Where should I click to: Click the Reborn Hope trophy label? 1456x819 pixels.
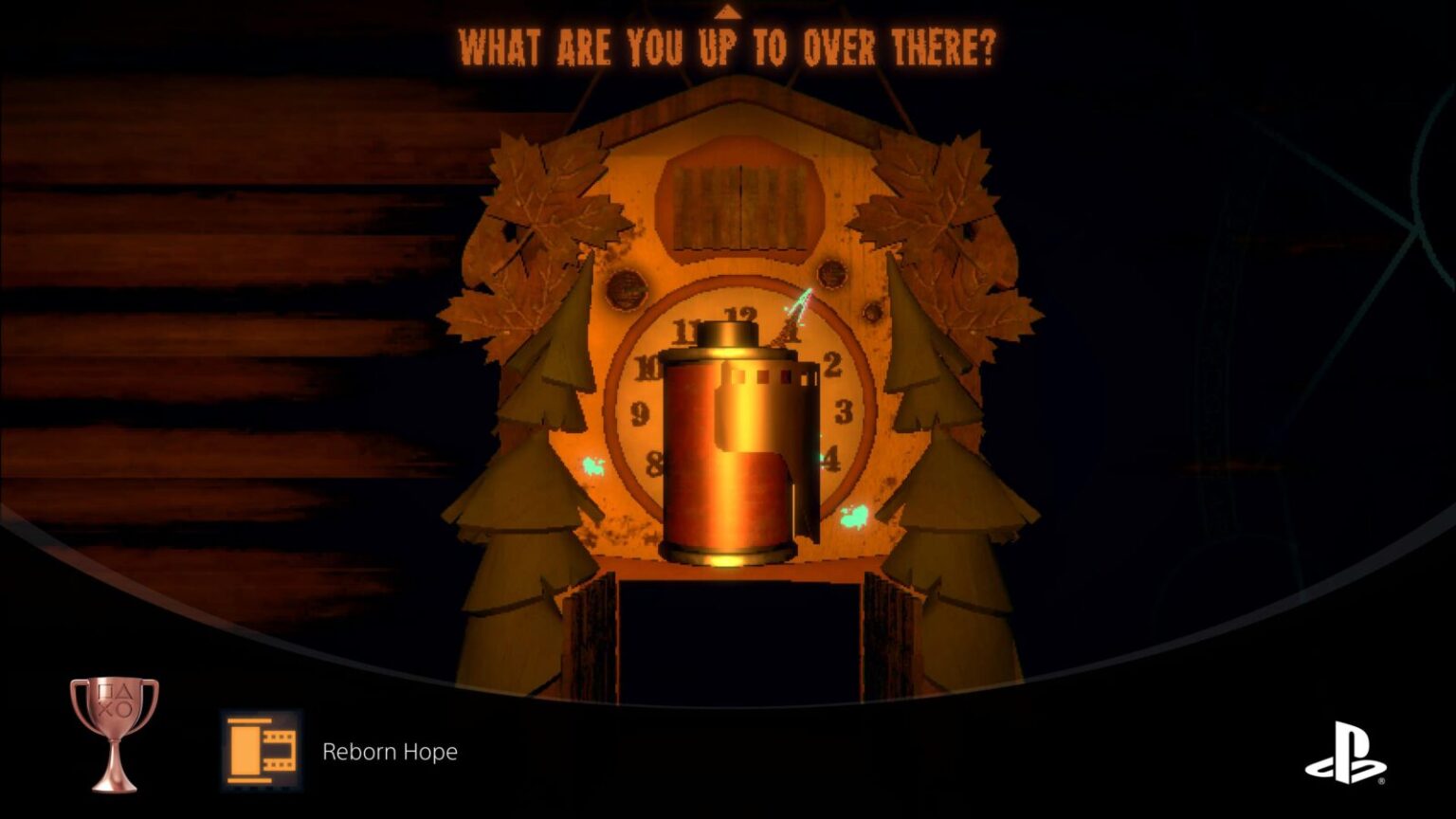391,752
